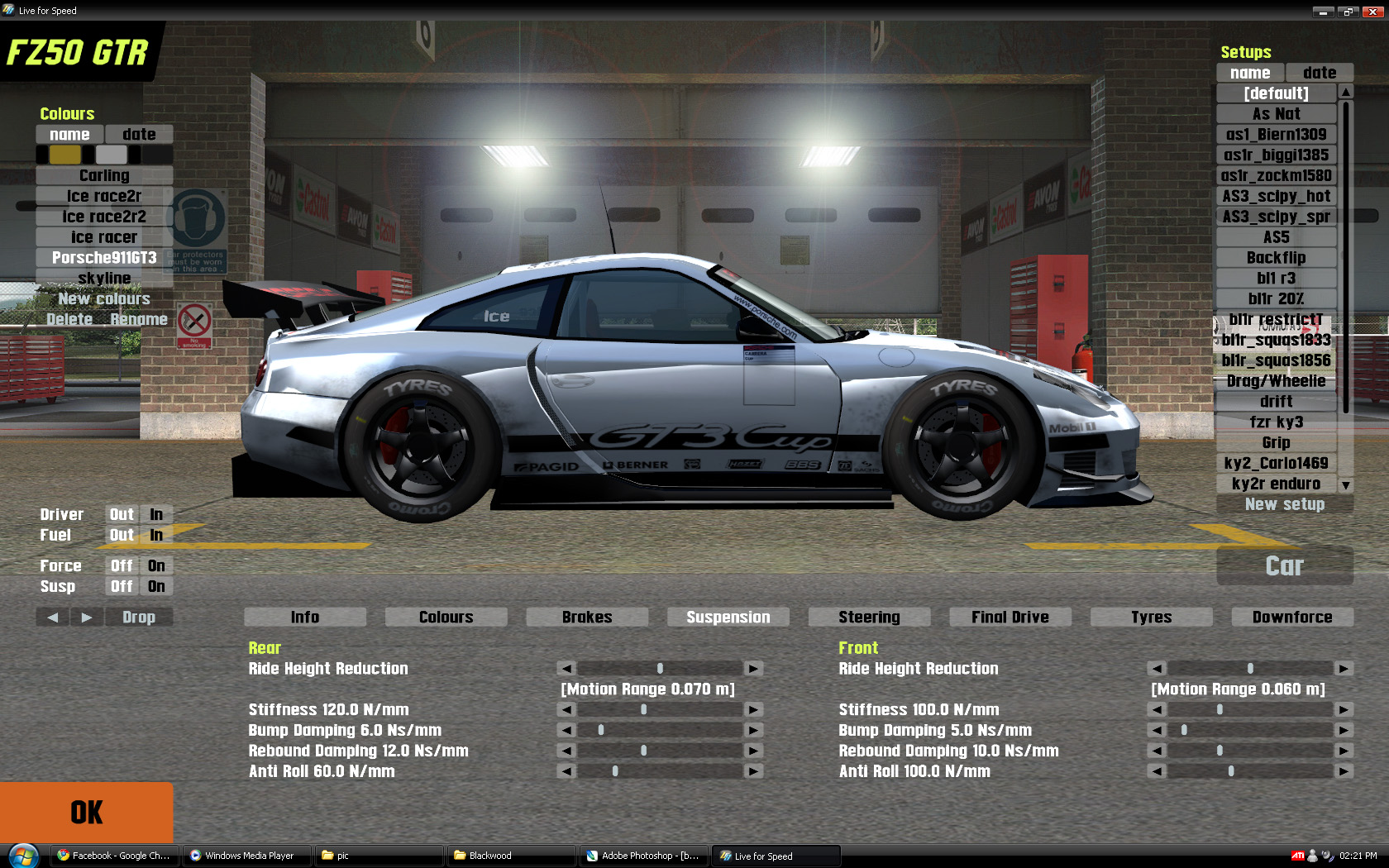Open the Brakes tab

[587, 617]
